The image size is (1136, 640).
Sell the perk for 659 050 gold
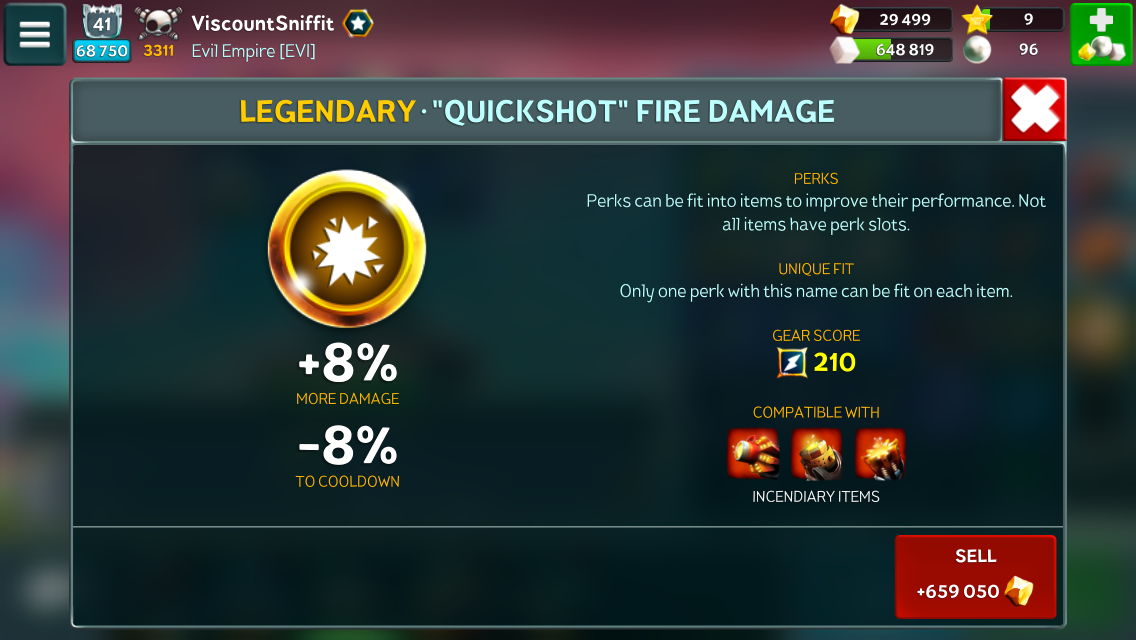(975, 576)
